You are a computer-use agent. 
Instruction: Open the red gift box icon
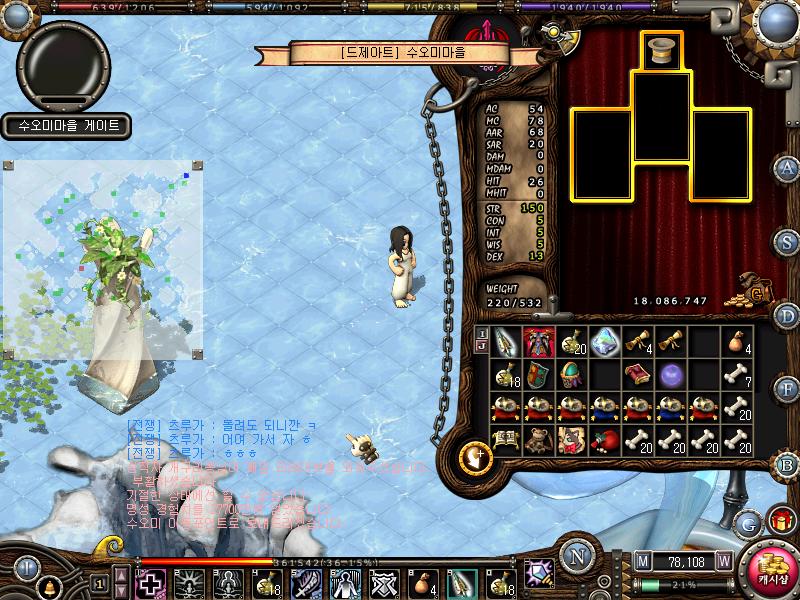pos(780,521)
